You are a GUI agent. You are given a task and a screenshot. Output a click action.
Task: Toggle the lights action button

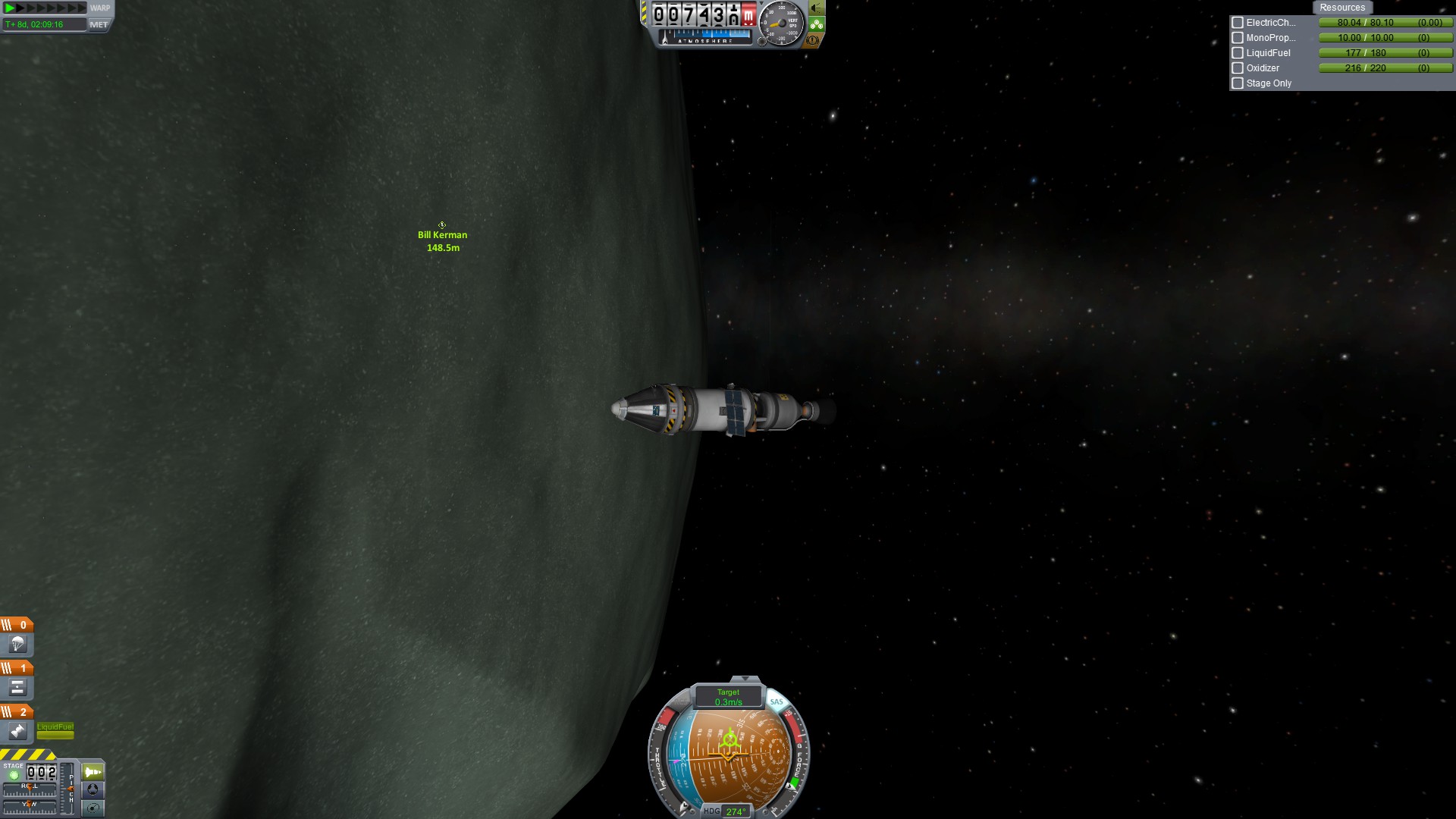coord(817,8)
